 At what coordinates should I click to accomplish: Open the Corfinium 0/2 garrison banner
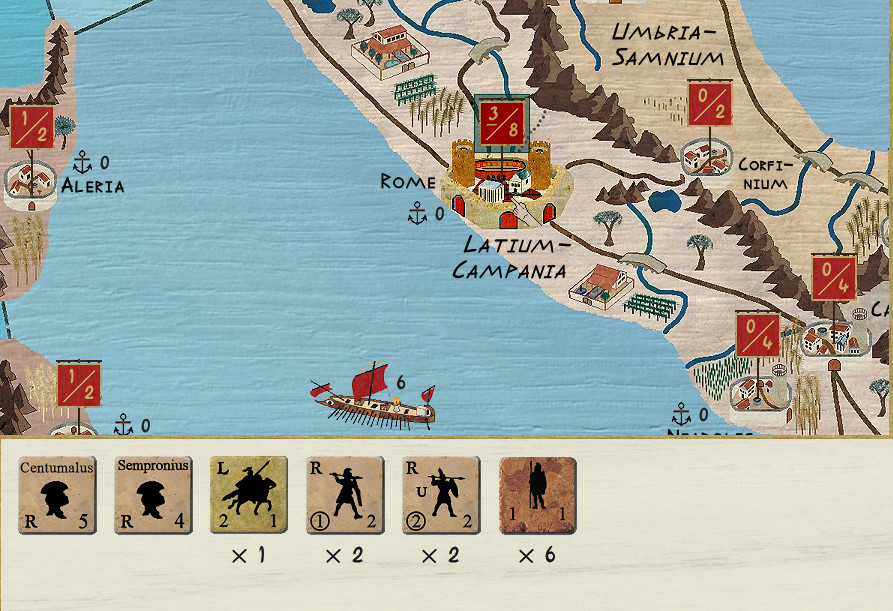point(710,105)
